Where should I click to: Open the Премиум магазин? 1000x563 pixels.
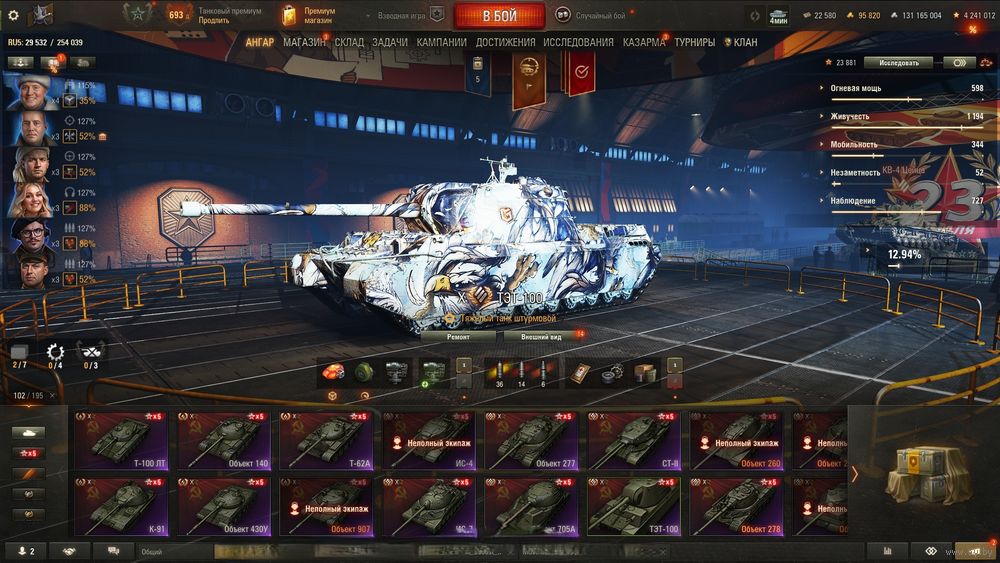pos(318,16)
